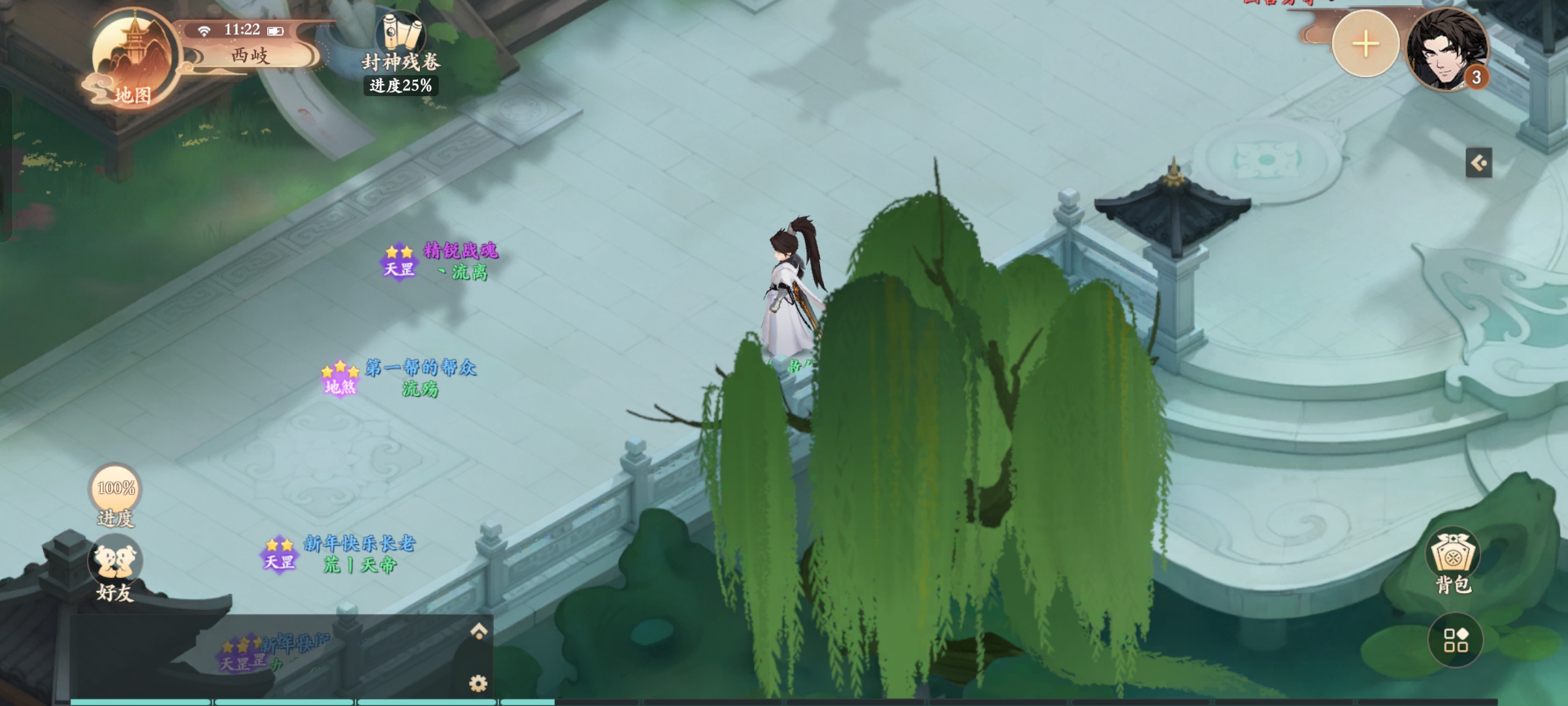Screen dimensions: 1568x706
Task: Open the 地图 map button
Action: click(133, 62)
